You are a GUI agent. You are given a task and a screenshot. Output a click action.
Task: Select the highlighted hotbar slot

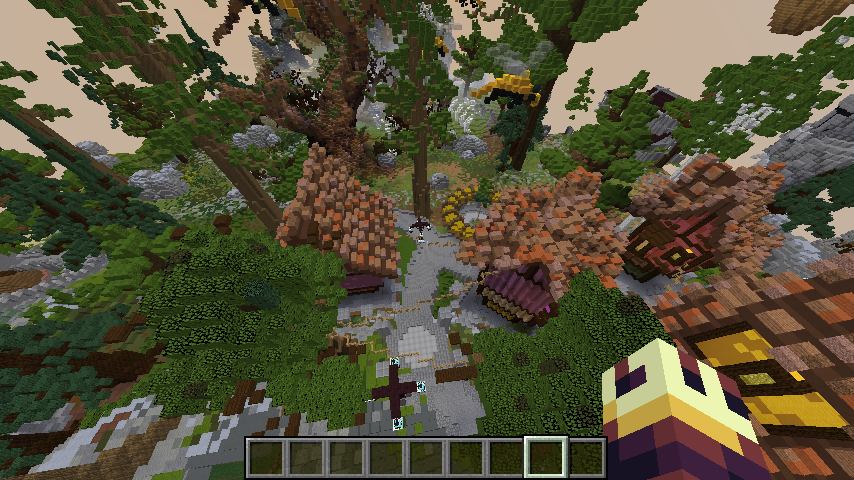coord(546,457)
